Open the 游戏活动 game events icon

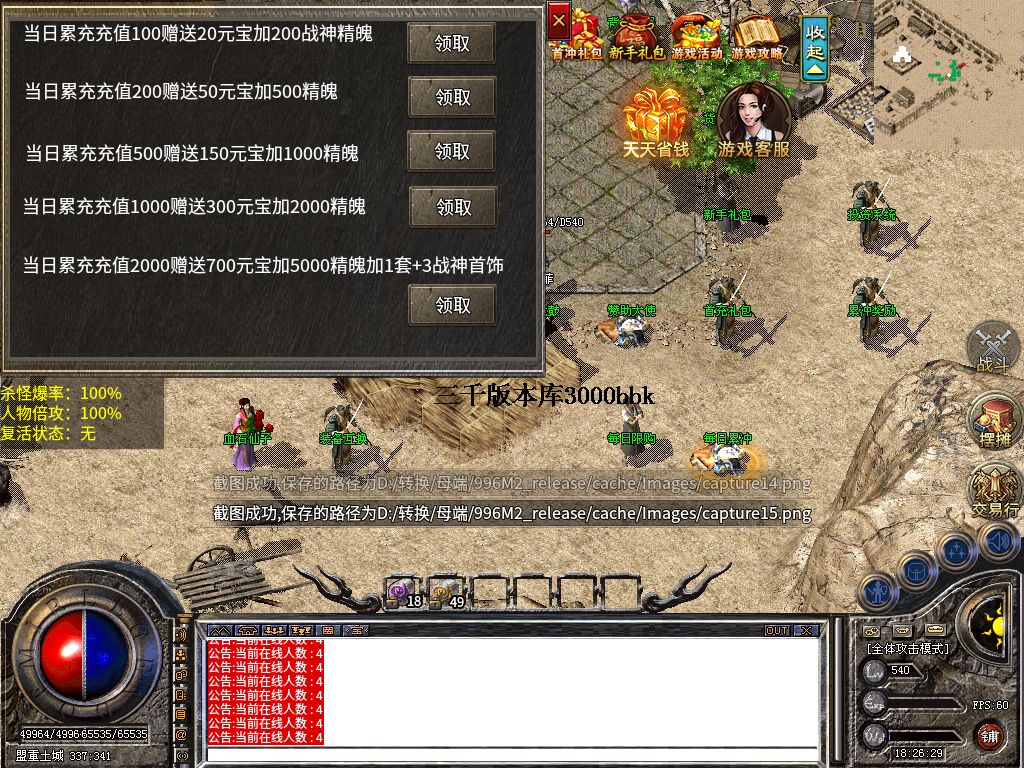click(x=696, y=34)
